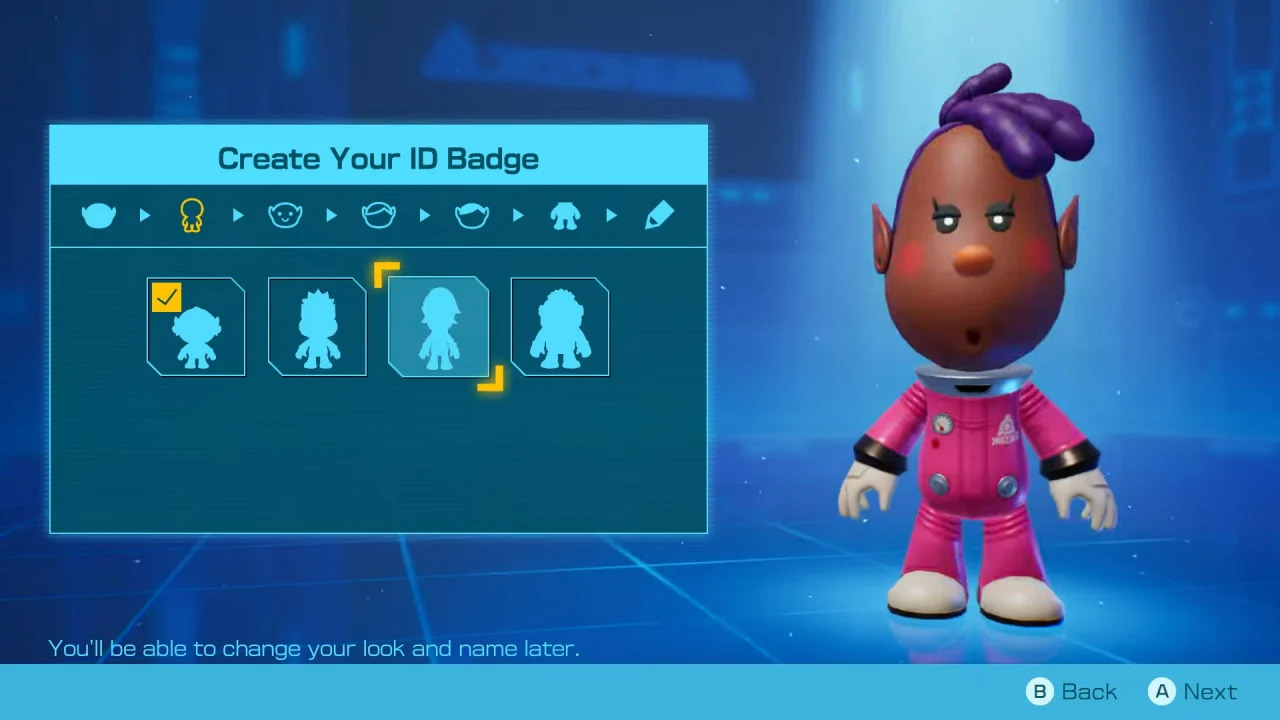Select the first body type option
1280x720 pixels.
click(196, 326)
